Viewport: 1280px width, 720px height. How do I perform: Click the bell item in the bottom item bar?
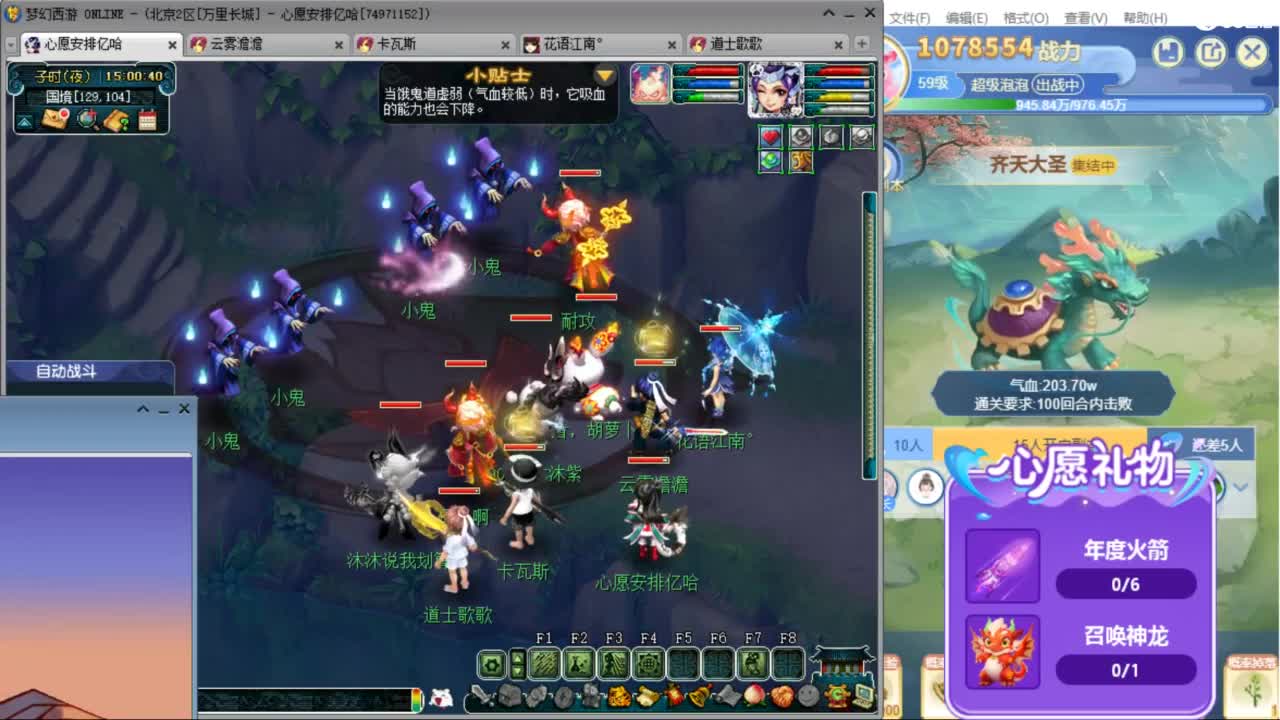coord(697,697)
